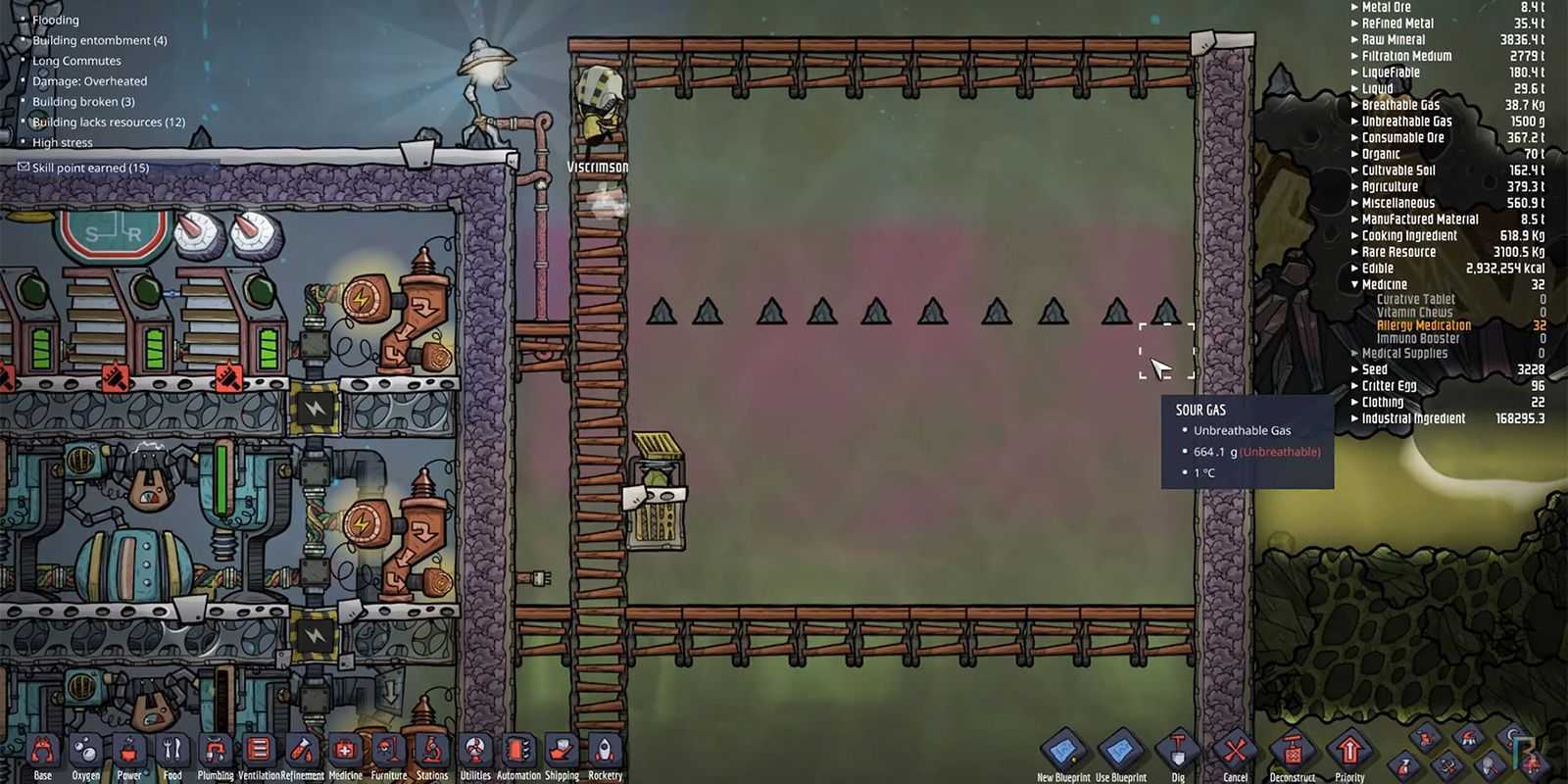Choose the Priority tool

point(1349,754)
